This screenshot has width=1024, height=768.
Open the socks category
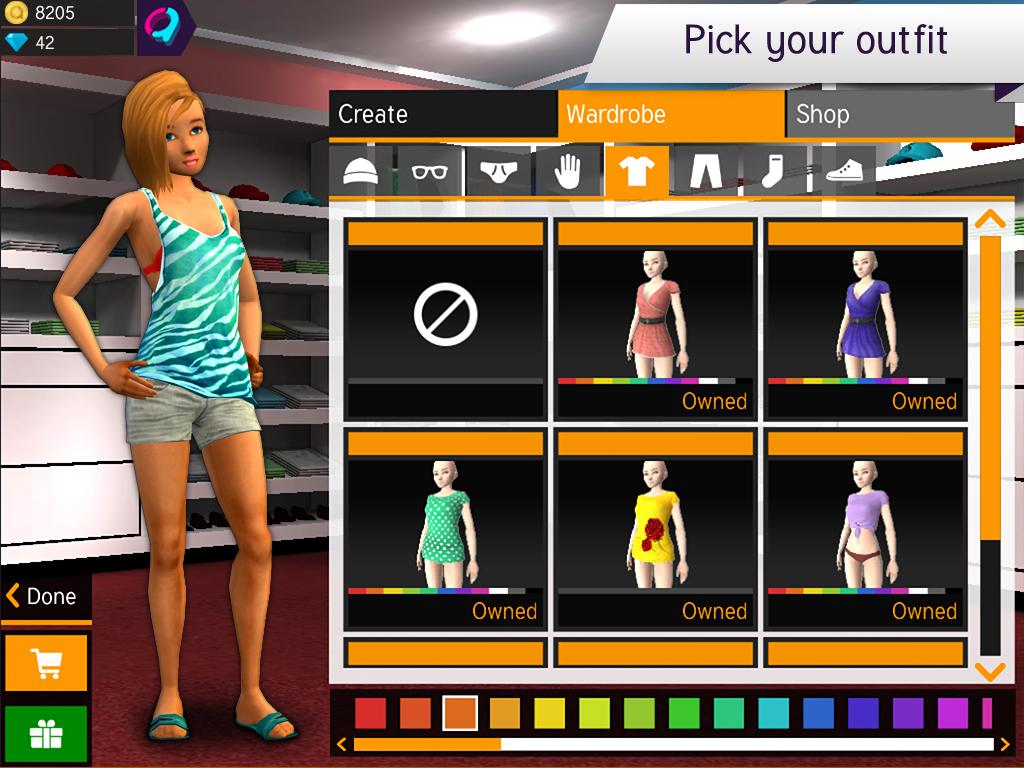[774, 171]
